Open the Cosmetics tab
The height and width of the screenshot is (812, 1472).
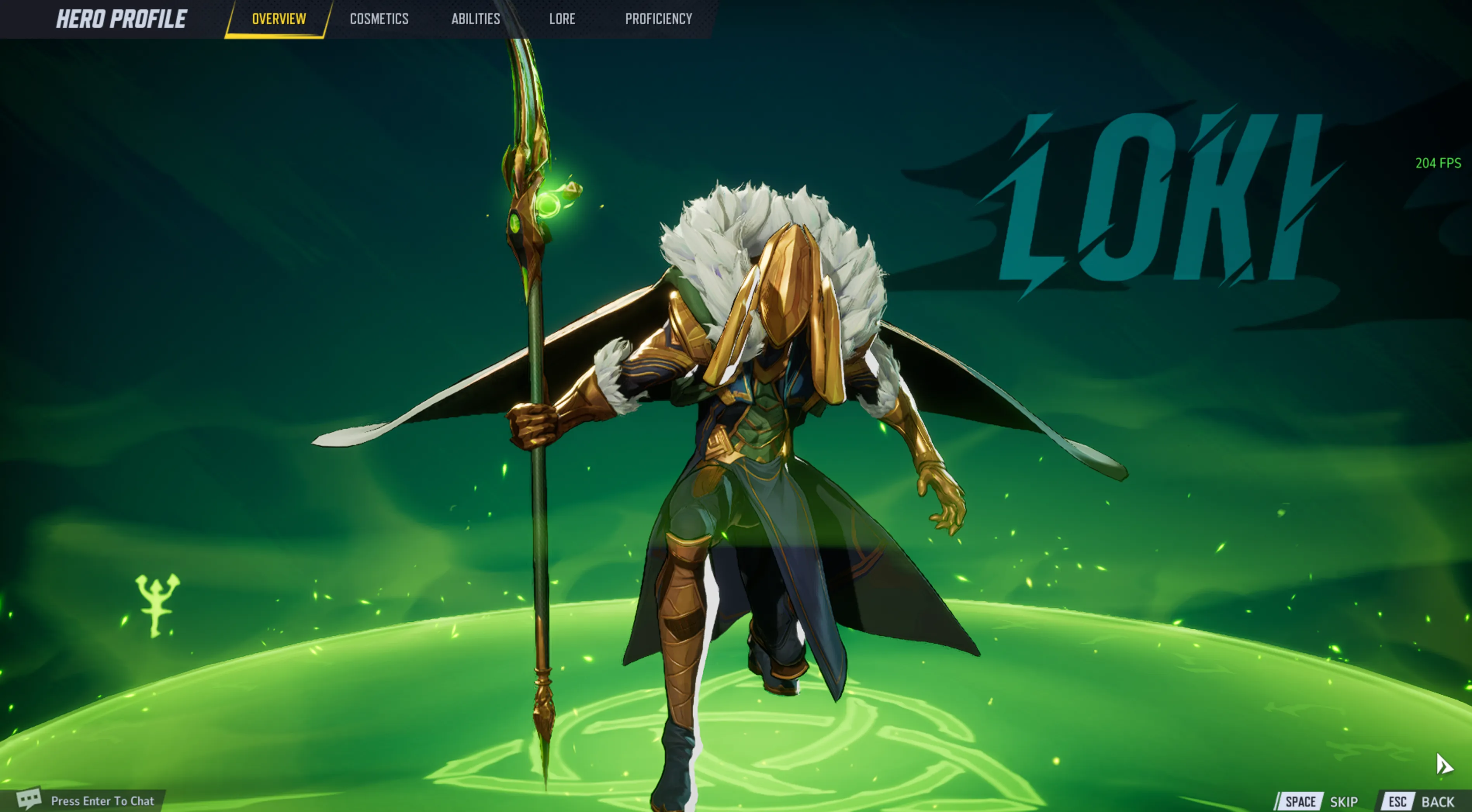[379, 19]
